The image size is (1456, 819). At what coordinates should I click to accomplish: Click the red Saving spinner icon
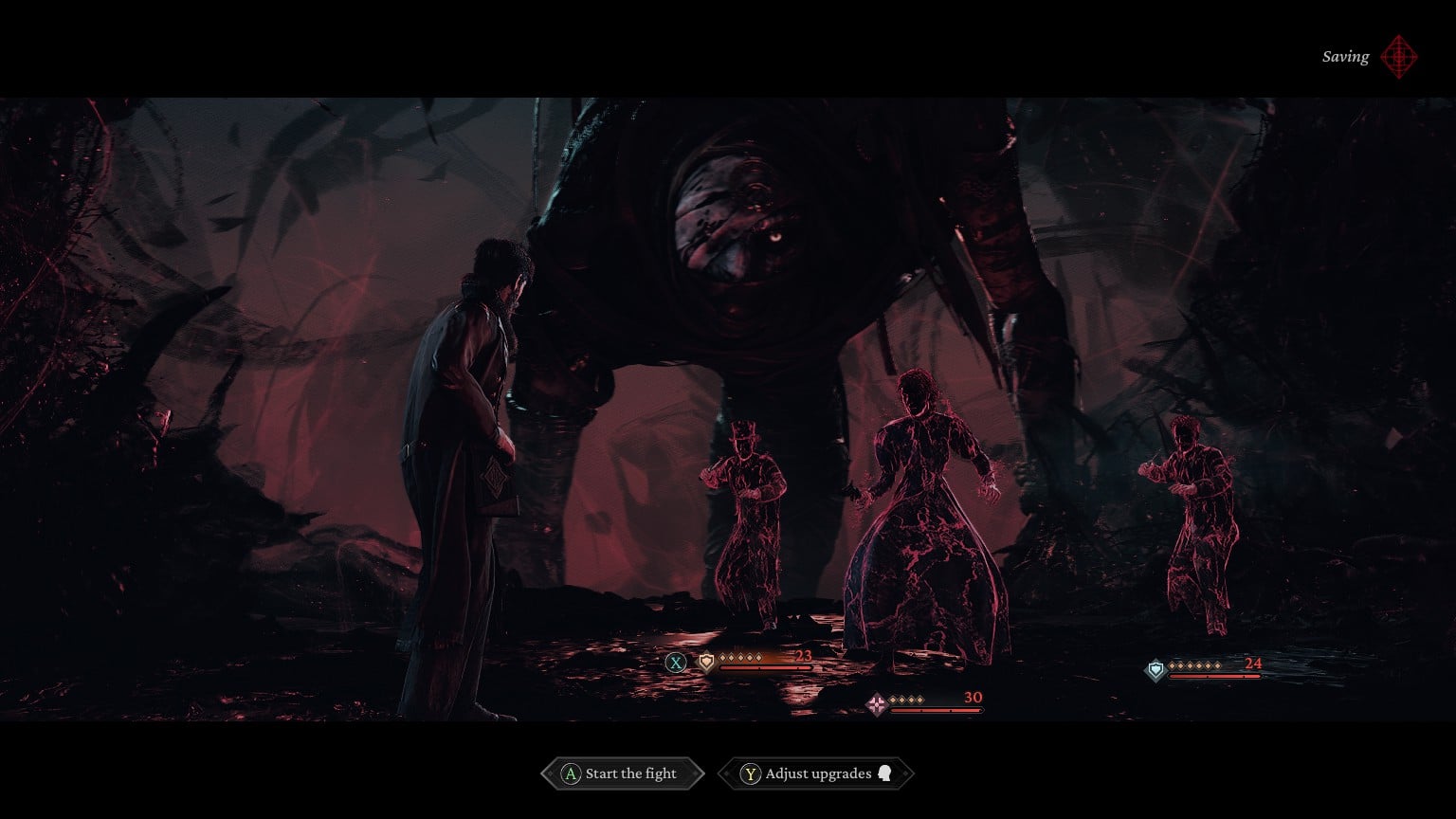pyautogui.click(x=1400, y=57)
